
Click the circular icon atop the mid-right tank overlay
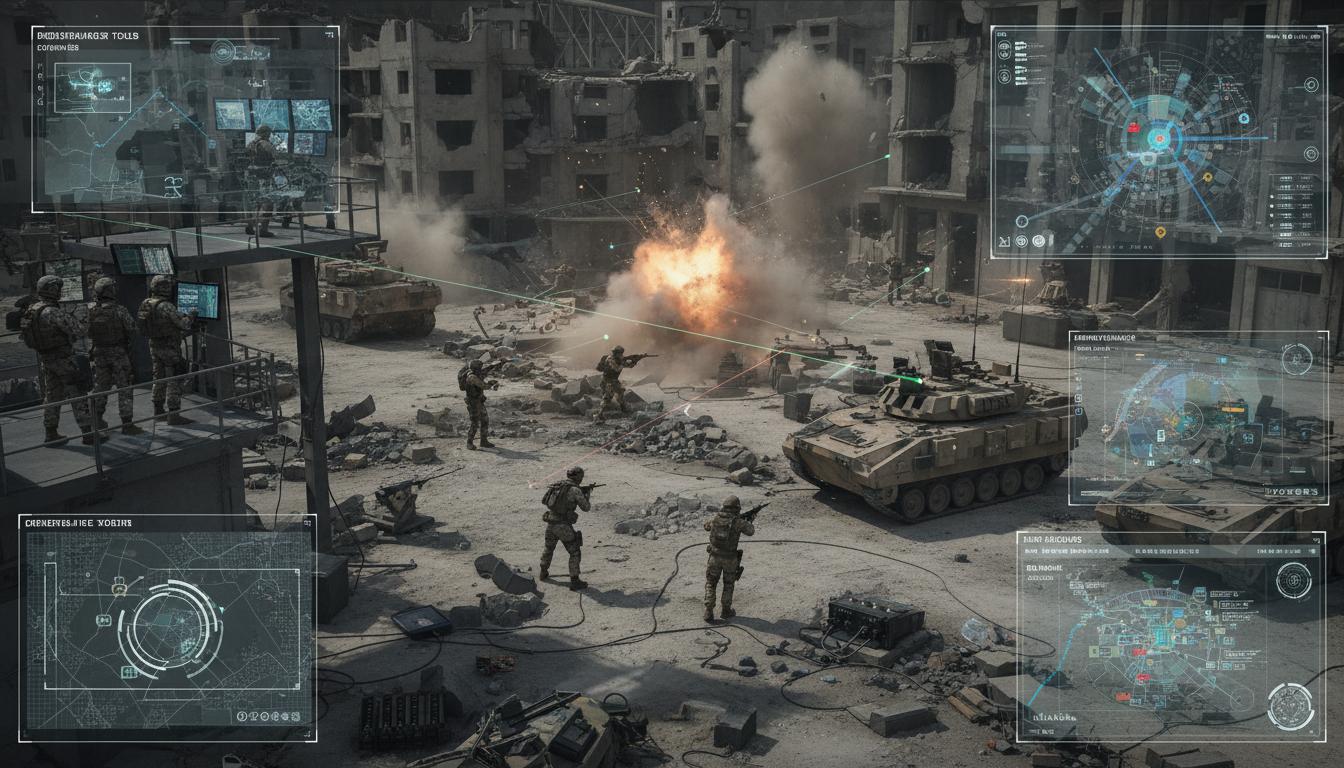[1296, 360]
